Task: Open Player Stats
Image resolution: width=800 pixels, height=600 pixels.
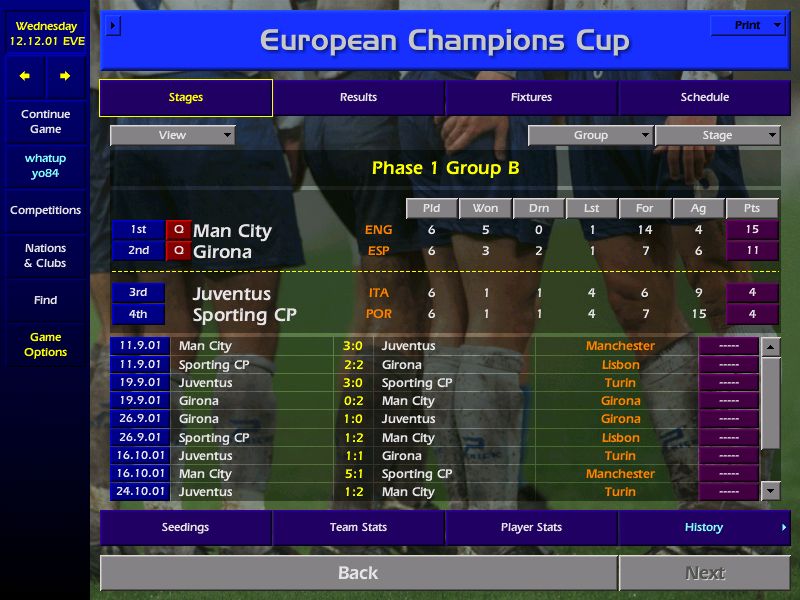Action: 531,527
